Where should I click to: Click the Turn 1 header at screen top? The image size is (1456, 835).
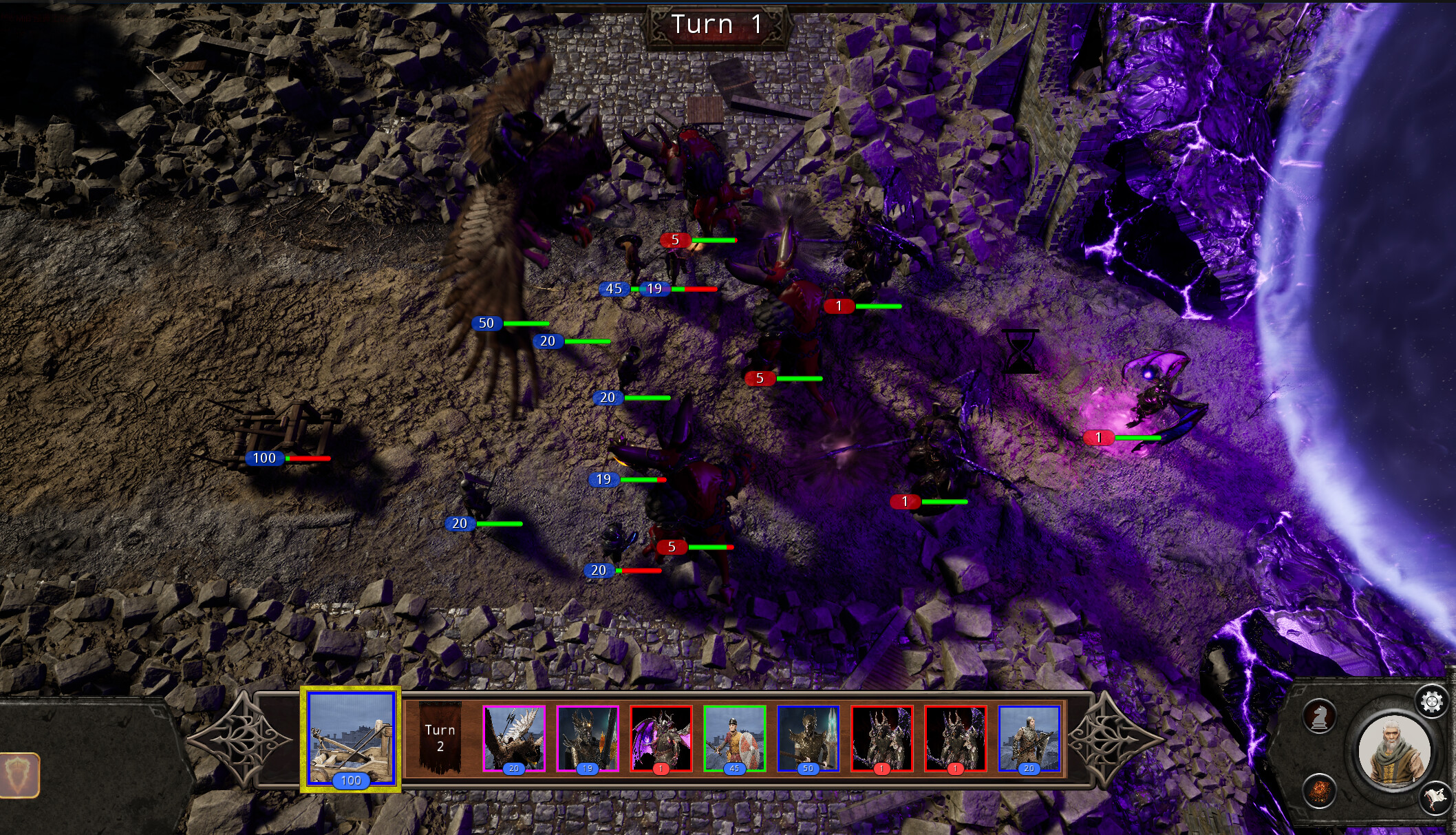point(718,24)
